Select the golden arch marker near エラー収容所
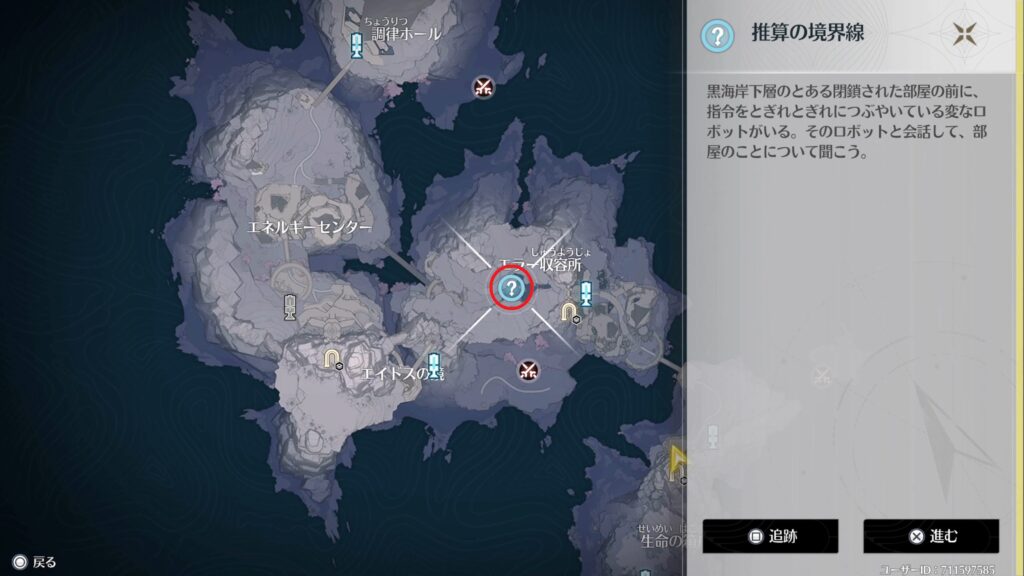The width and height of the screenshot is (1024, 576). click(569, 313)
